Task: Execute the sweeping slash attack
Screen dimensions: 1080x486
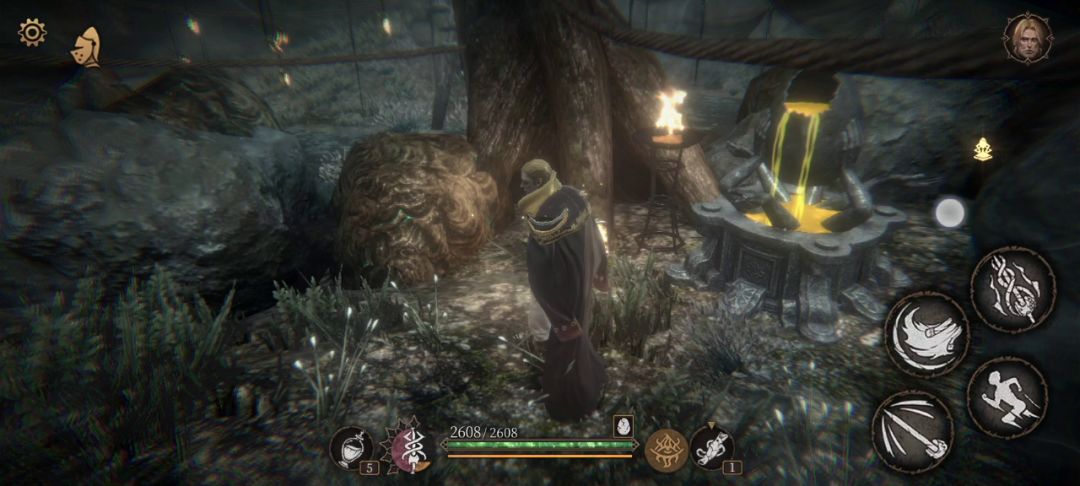Action: click(926, 335)
